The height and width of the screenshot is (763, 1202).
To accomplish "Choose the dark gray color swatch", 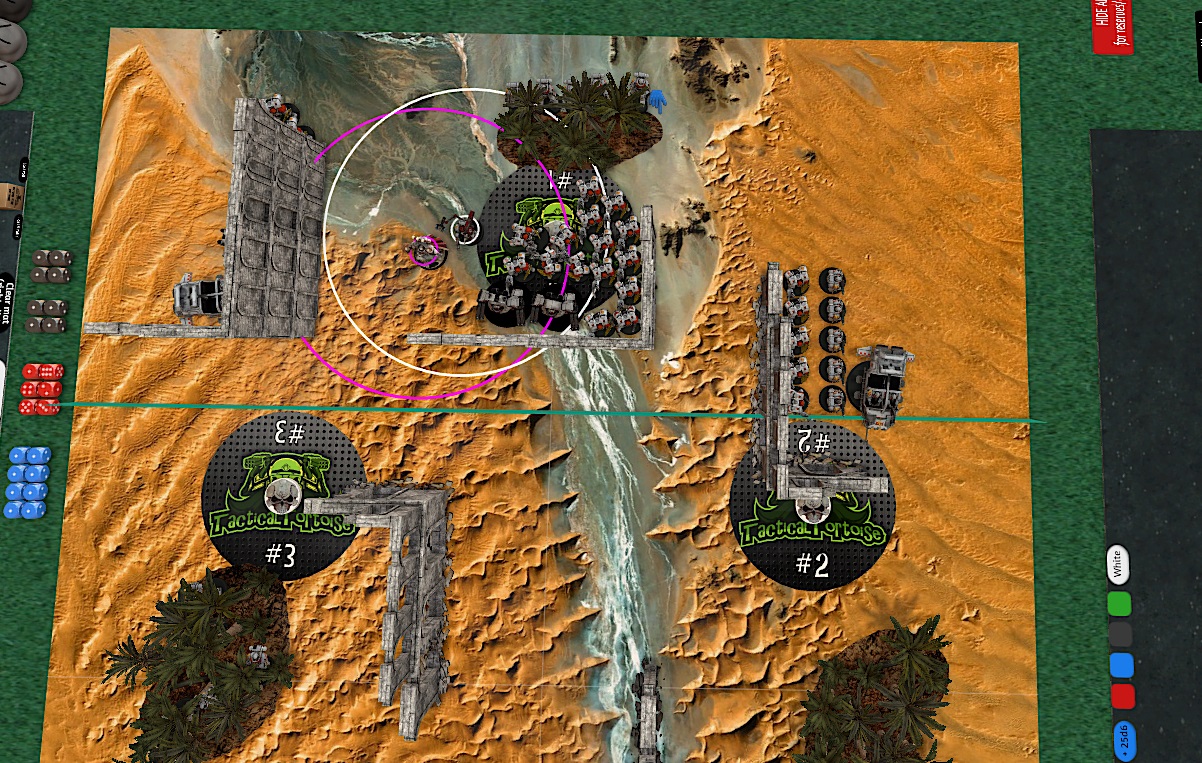I will tap(1120, 635).
